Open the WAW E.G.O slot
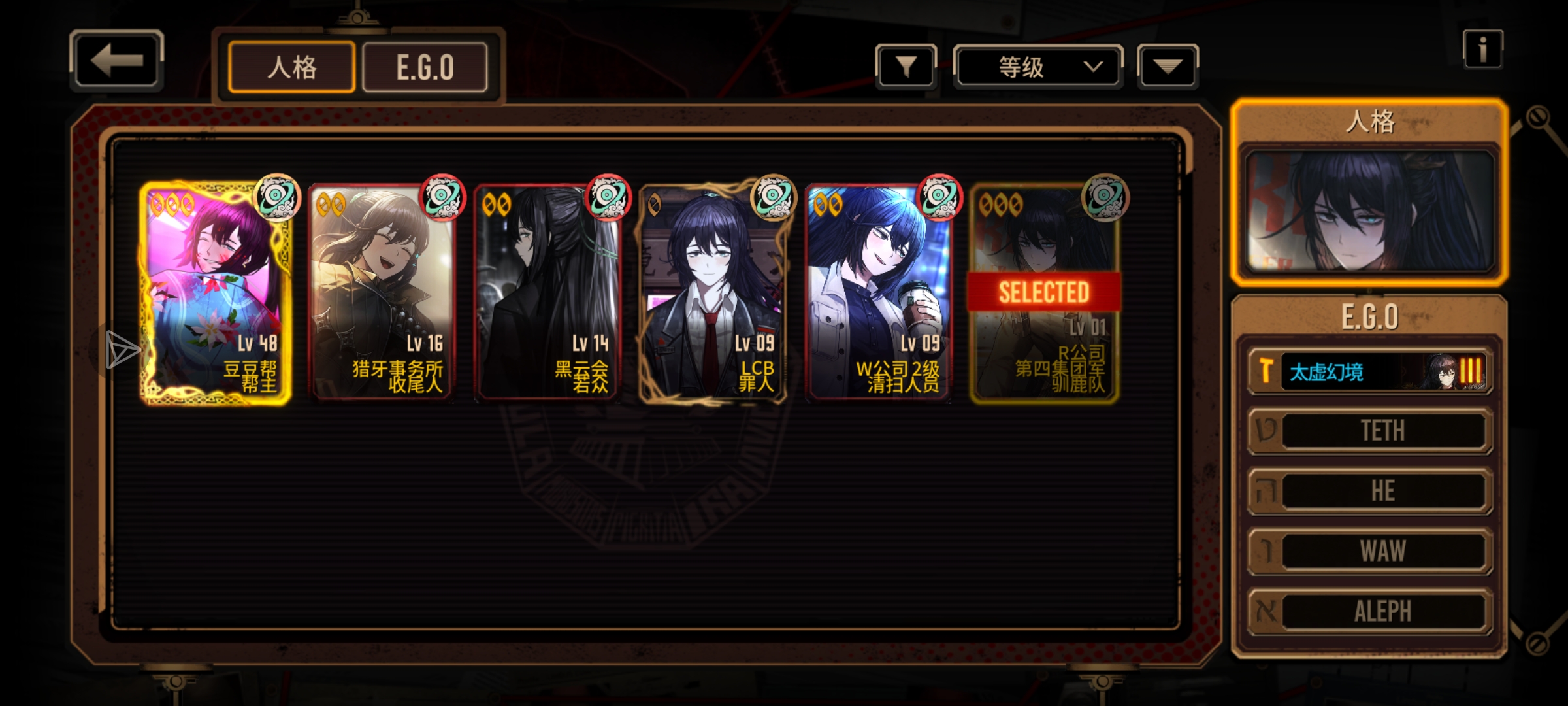Image resolution: width=1568 pixels, height=706 pixels. tap(1369, 551)
